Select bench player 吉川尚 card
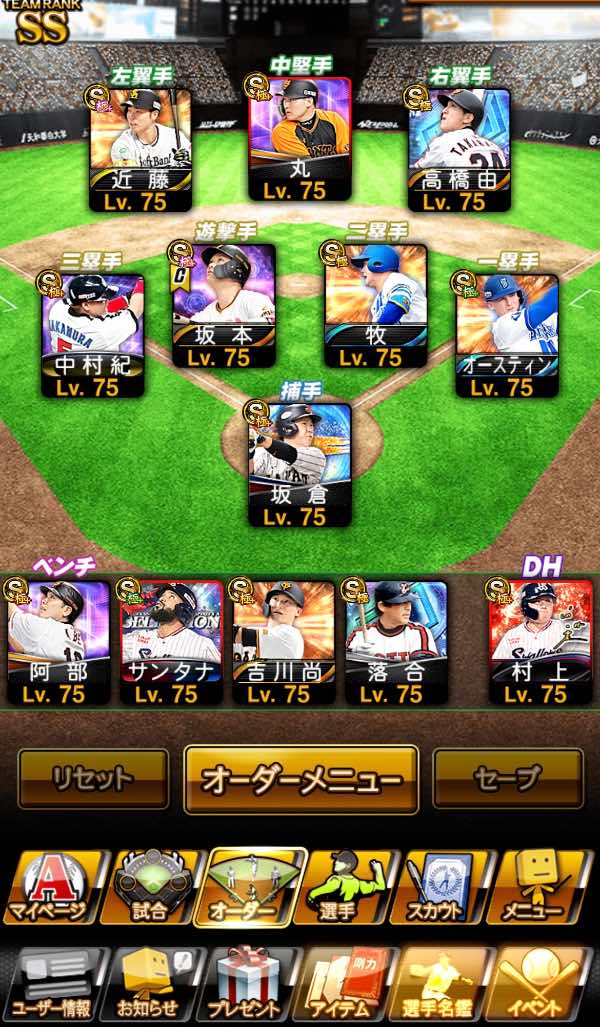 coord(283,640)
